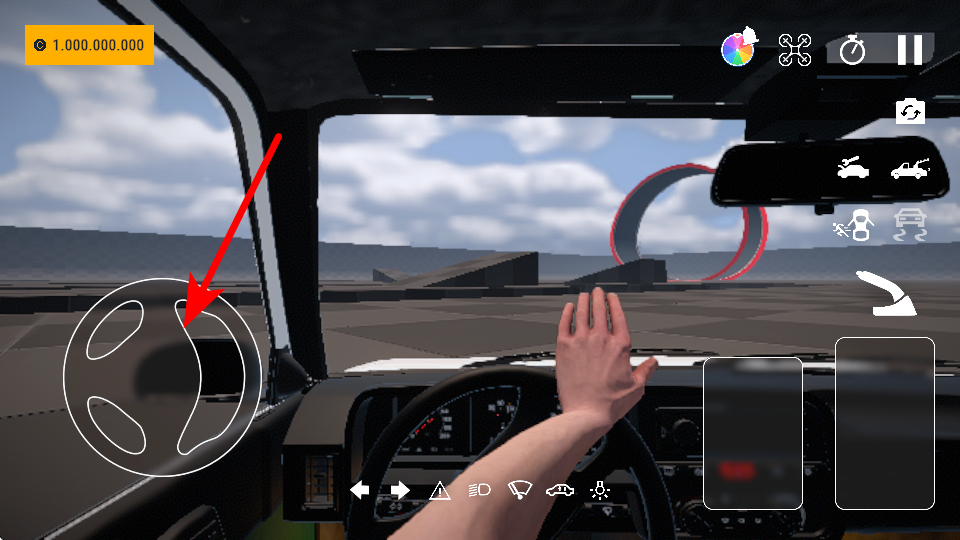Activate the windshield wipers
This screenshot has height=540, width=960.
pos(520,490)
